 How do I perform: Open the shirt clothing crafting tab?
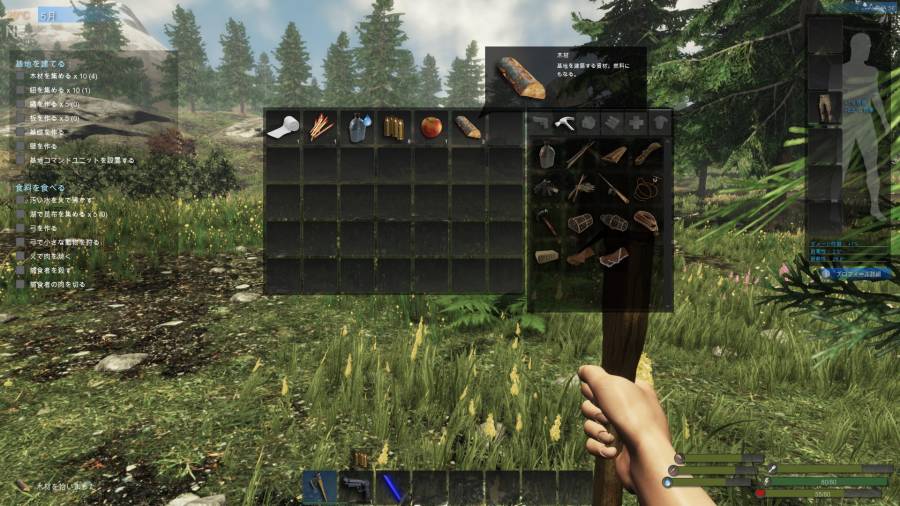(x=660, y=122)
